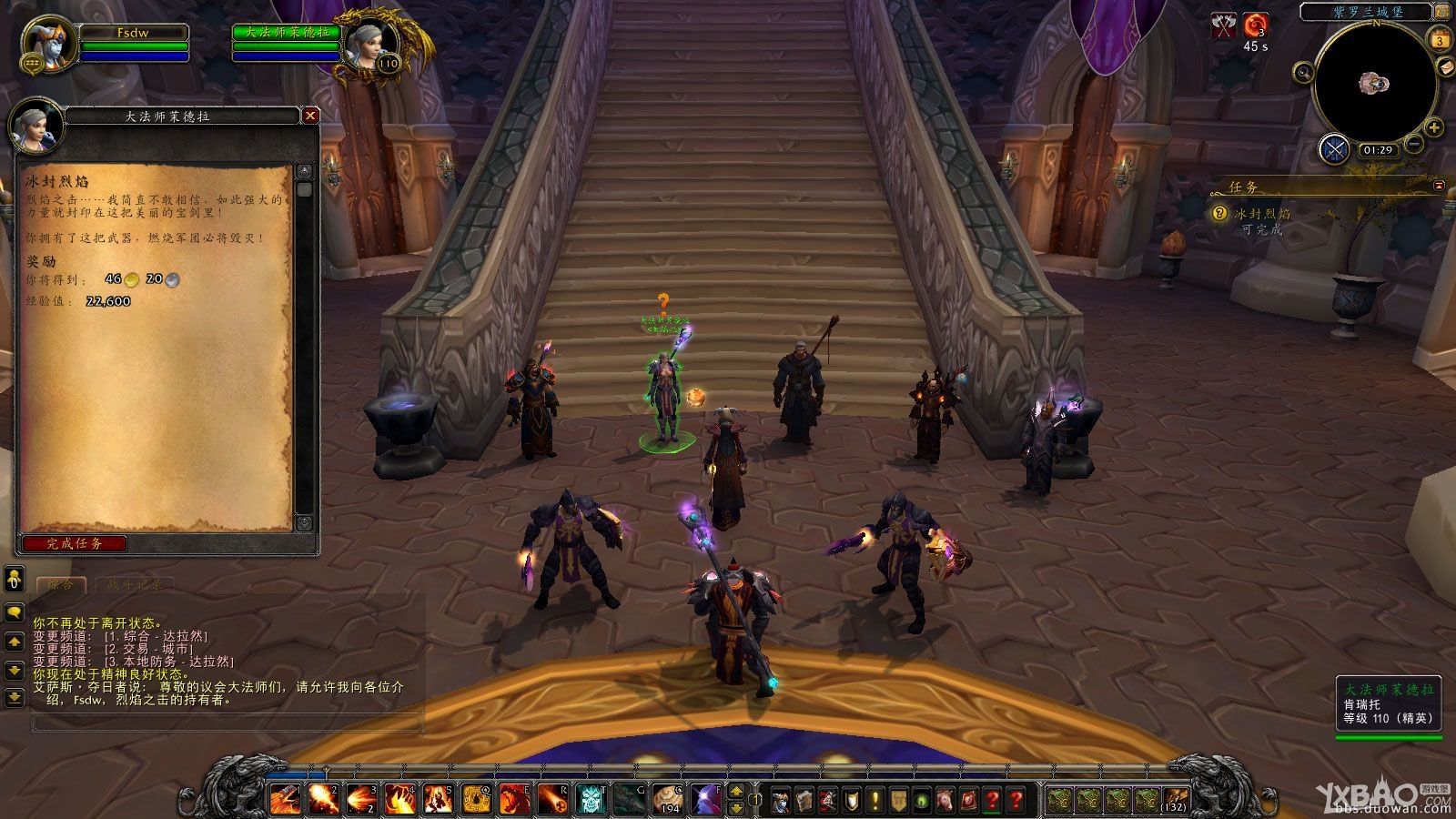
Task: Zoom out on the minimap
Action: point(1414,144)
